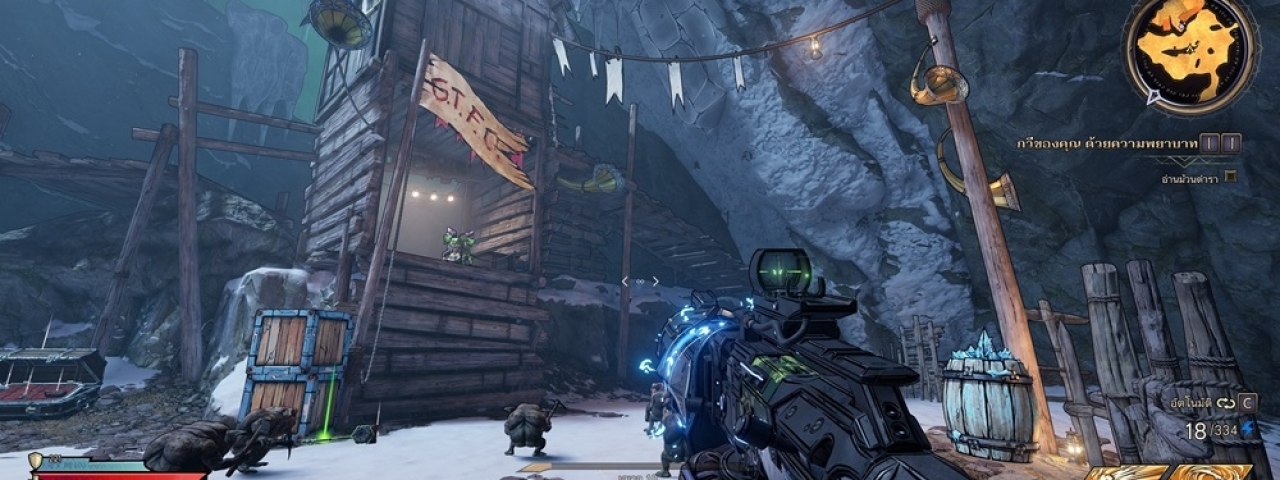Tick the quest objective checkbox
This screenshot has width=1280, height=480.
[1230, 177]
